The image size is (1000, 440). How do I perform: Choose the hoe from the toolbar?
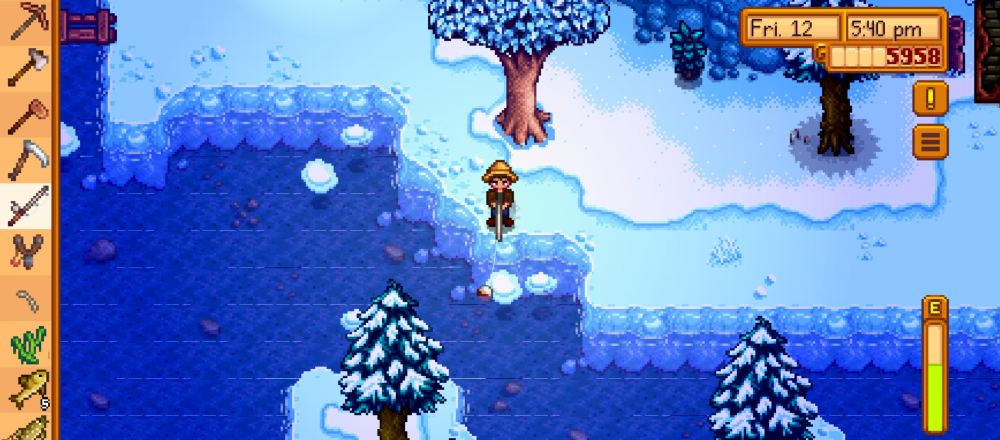(28, 114)
